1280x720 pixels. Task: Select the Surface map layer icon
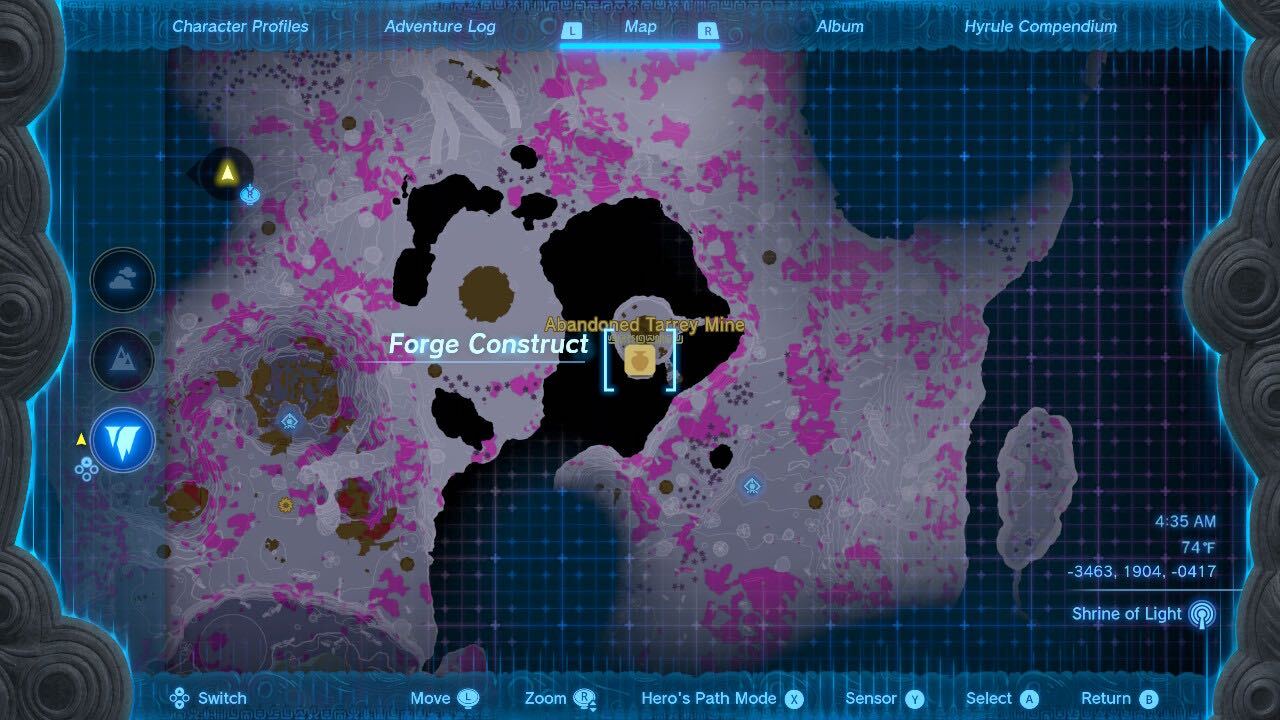(x=121, y=360)
